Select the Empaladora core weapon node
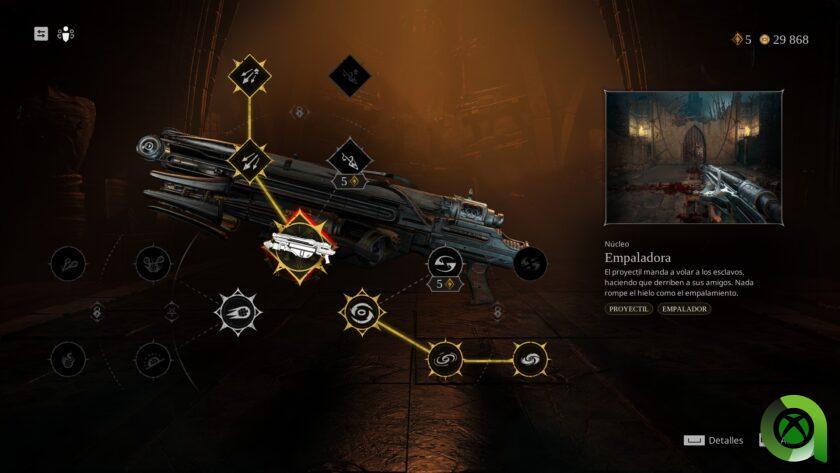Image resolution: width=840 pixels, height=473 pixels. tap(299, 244)
